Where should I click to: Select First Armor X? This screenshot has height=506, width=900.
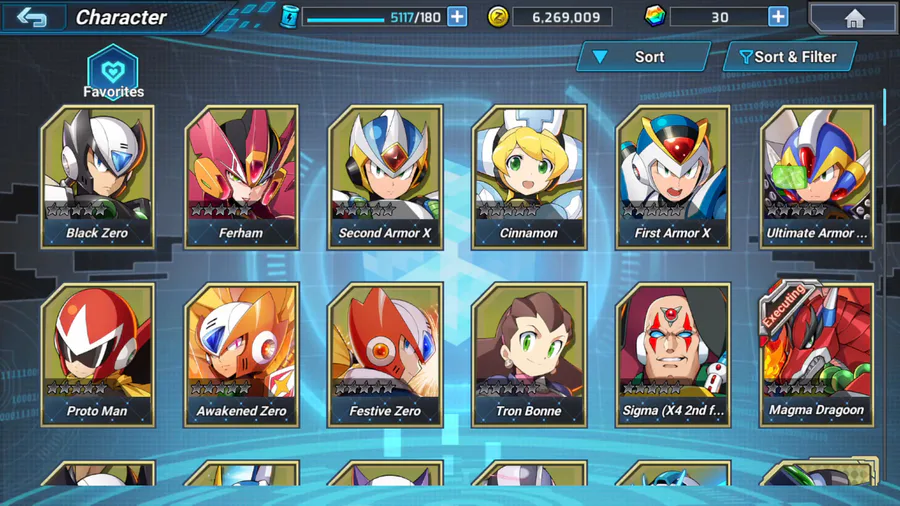pos(673,175)
